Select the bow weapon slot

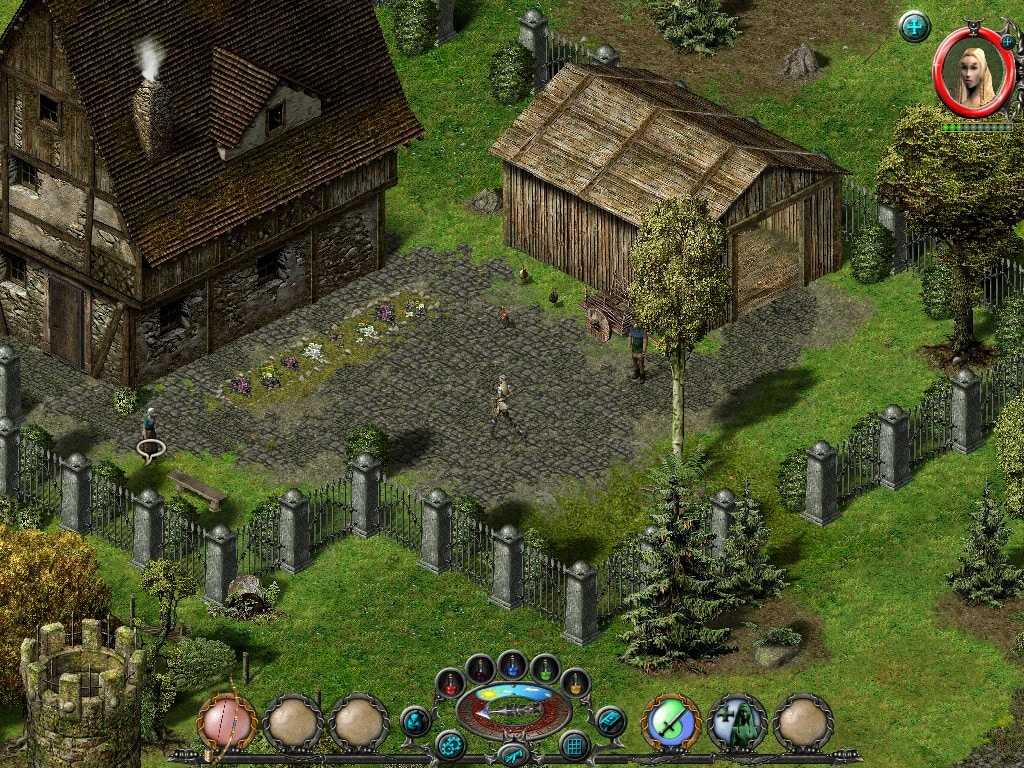tap(227, 722)
